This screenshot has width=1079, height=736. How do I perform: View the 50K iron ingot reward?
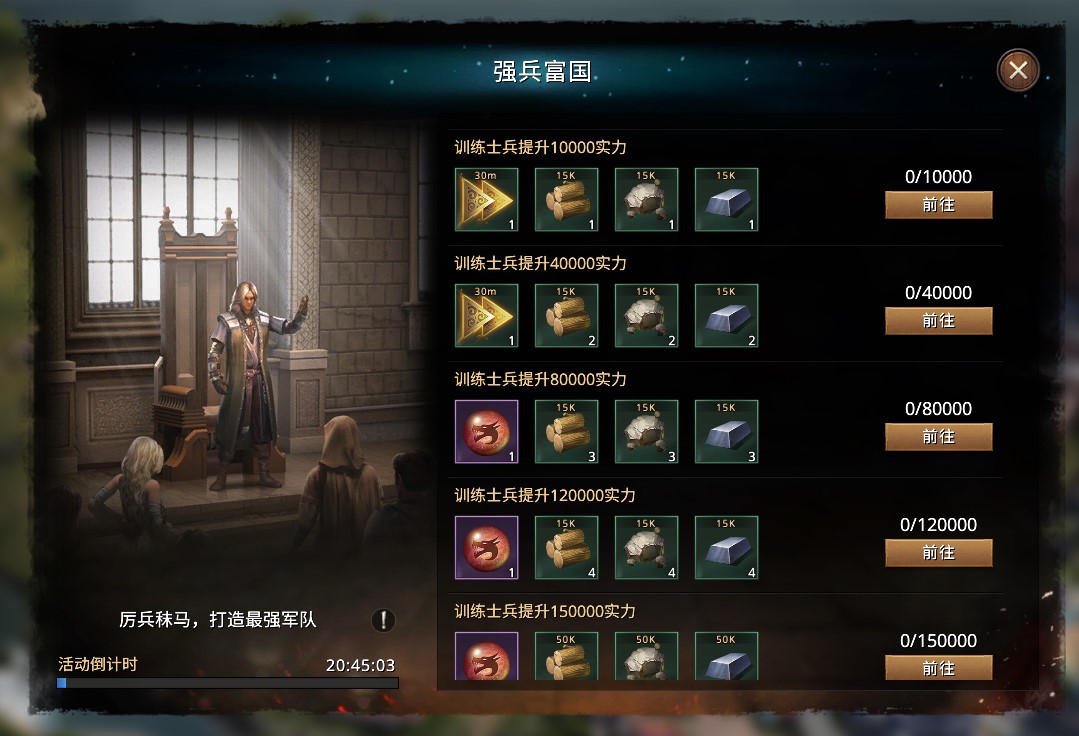pos(726,656)
